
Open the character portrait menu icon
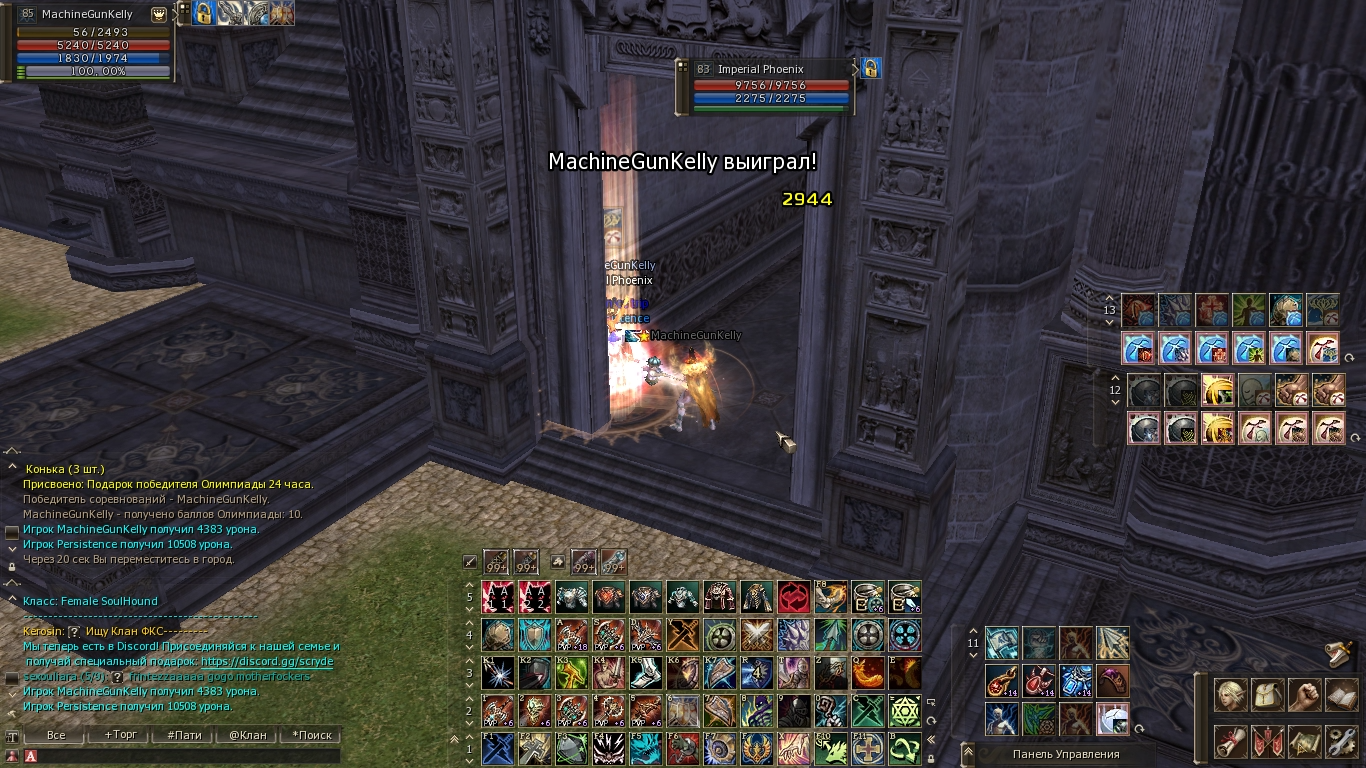[x=1231, y=695]
